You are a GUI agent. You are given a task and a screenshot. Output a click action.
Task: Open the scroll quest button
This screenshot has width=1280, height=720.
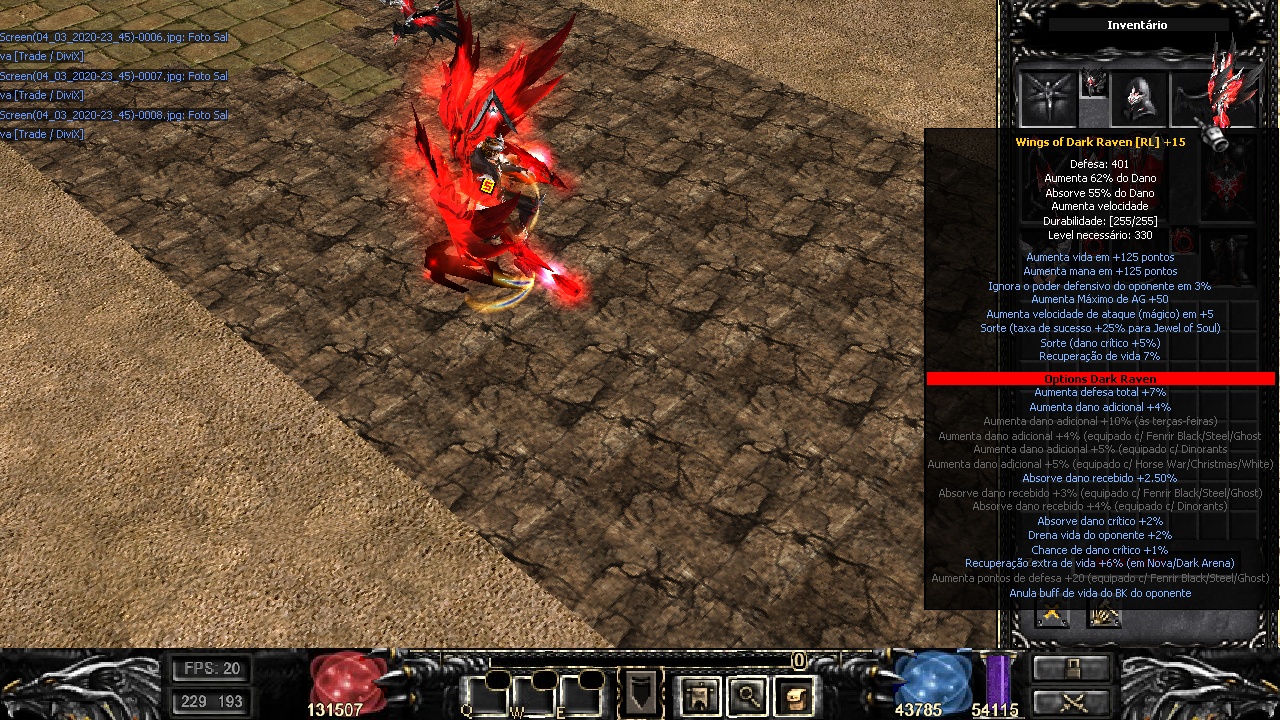coord(795,693)
